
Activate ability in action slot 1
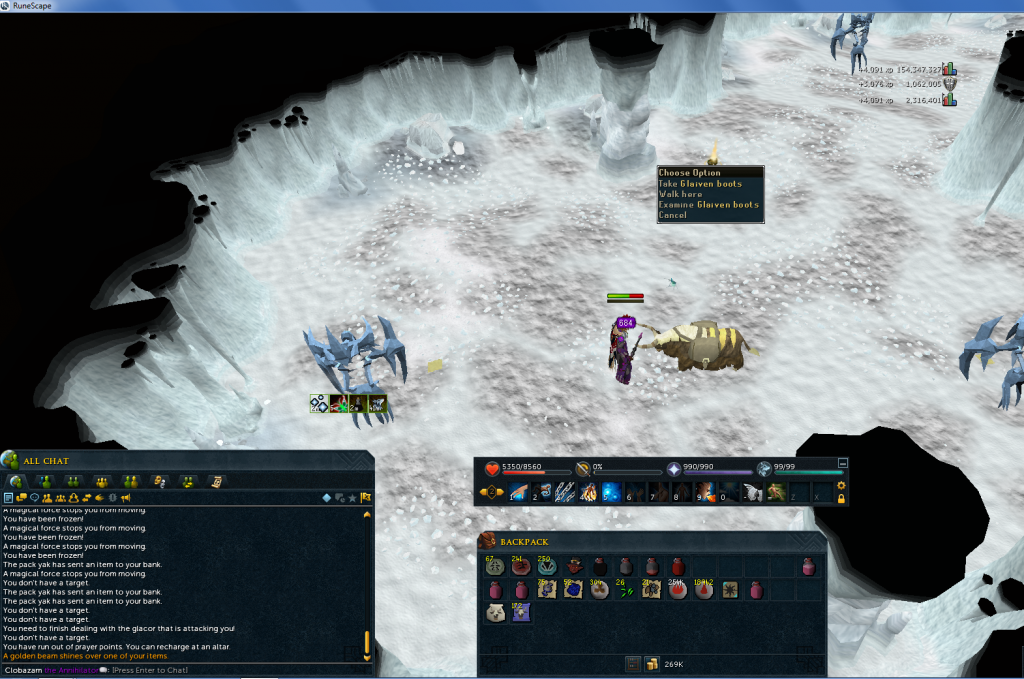pos(518,491)
